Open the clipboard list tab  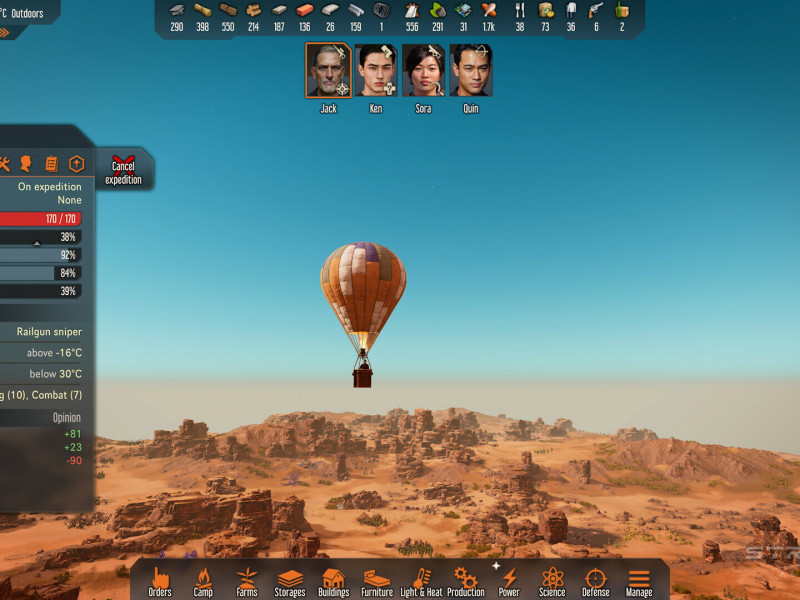51,164
